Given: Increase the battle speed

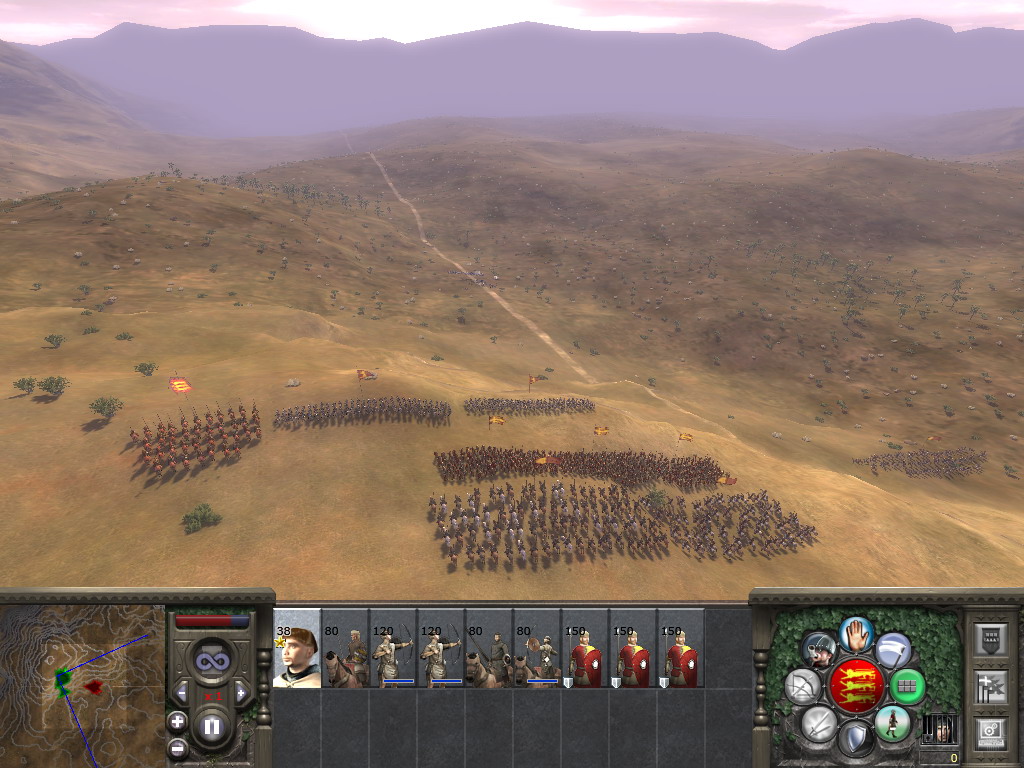Looking at the screenshot, I should 241,693.
